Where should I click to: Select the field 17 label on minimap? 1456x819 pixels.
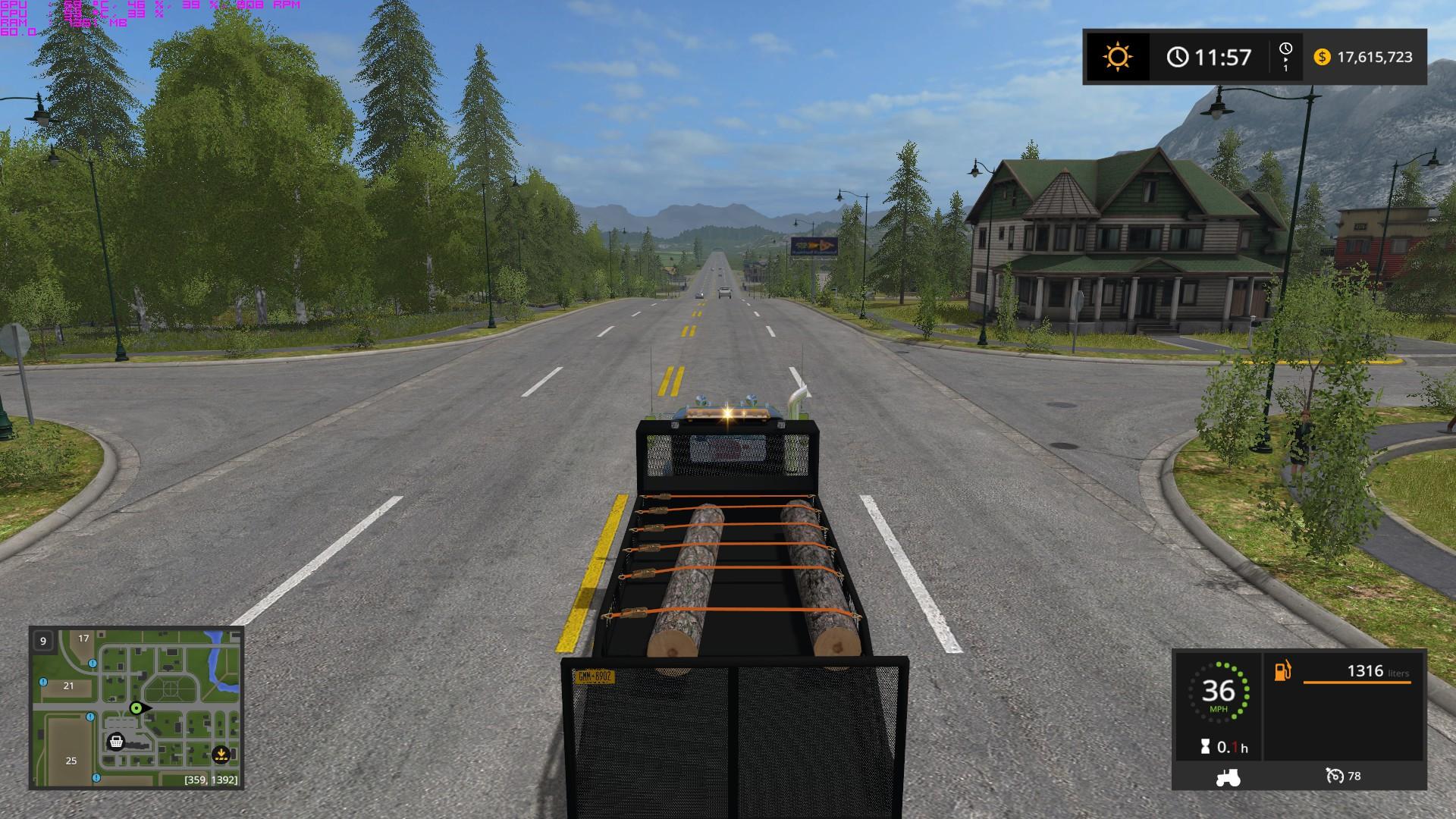pyautogui.click(x=83, y=639)
